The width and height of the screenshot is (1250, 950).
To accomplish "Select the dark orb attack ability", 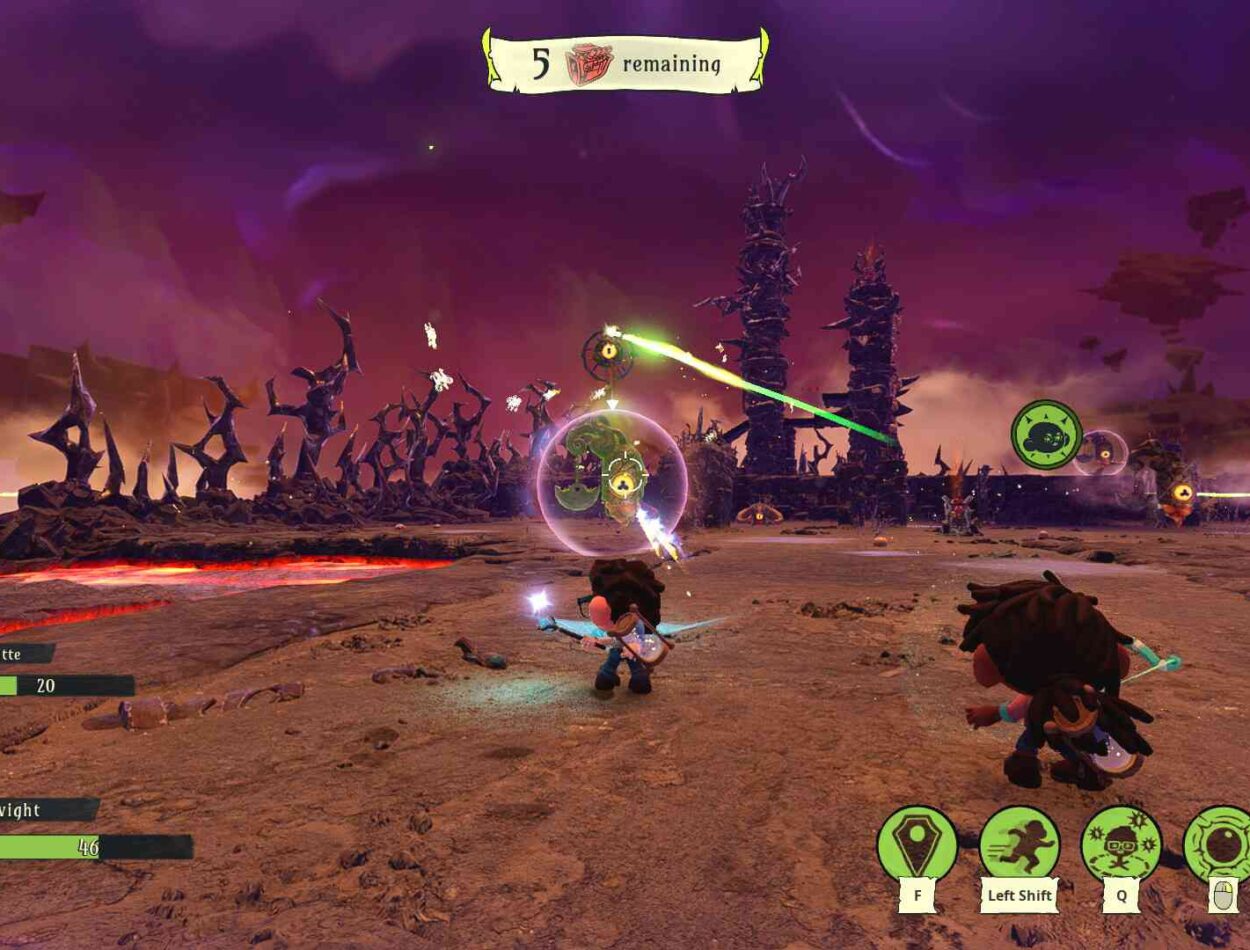I will pos(1219,844).
